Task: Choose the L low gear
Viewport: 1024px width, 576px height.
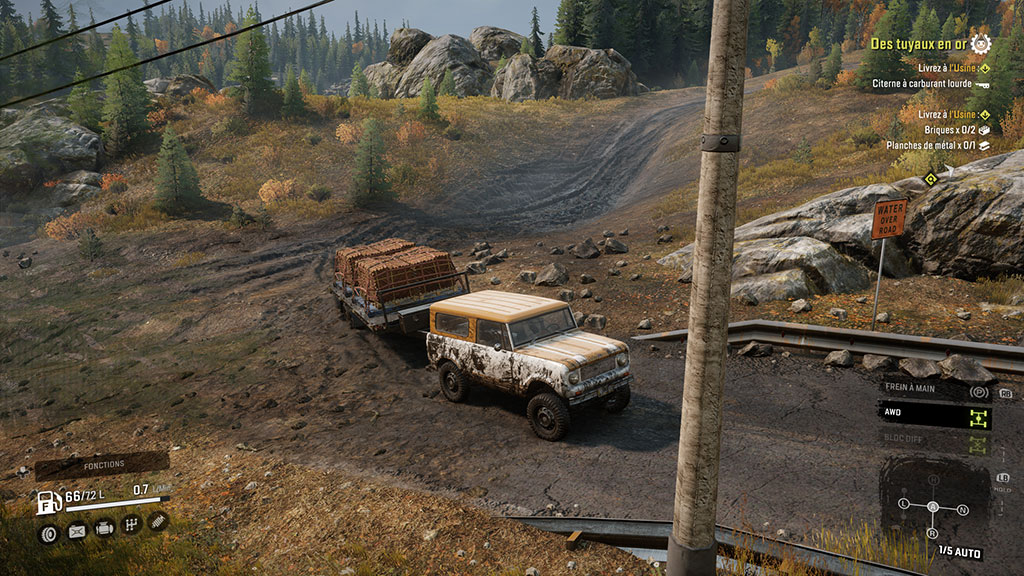Action: [x=904, y=502]
